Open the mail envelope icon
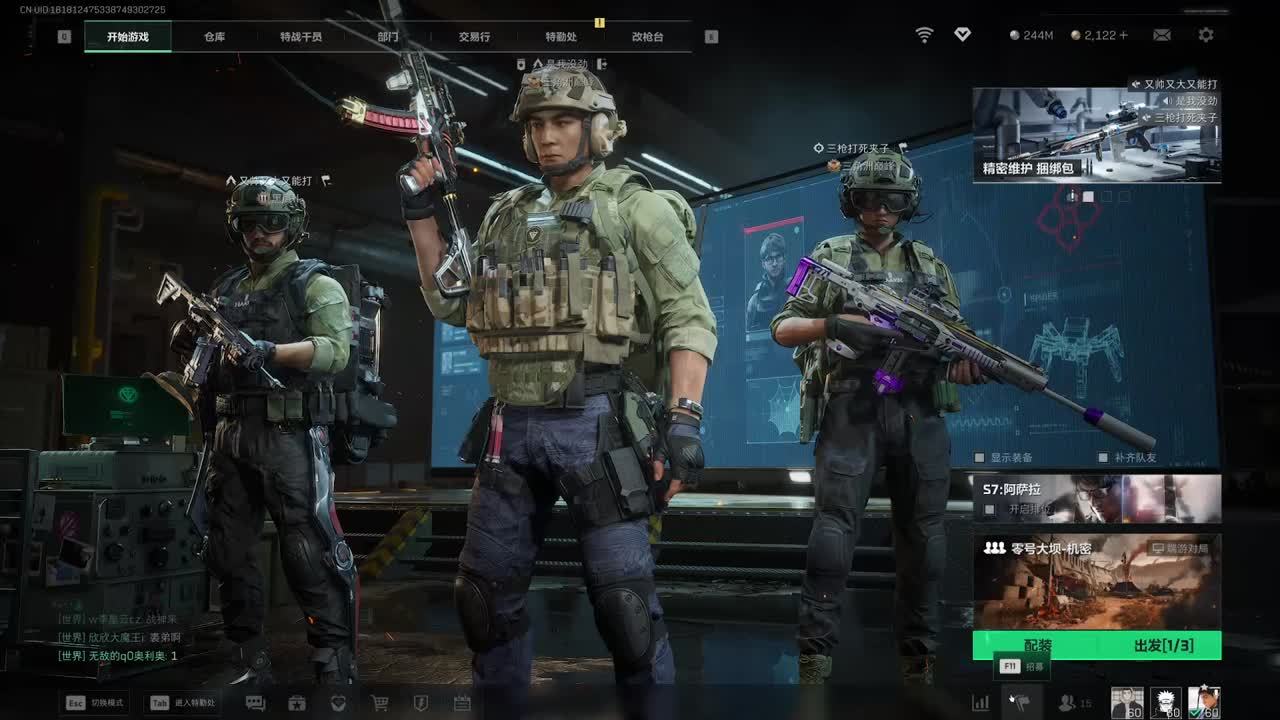This screenshot has height=720, width=1280. (x=1161, y=35)
